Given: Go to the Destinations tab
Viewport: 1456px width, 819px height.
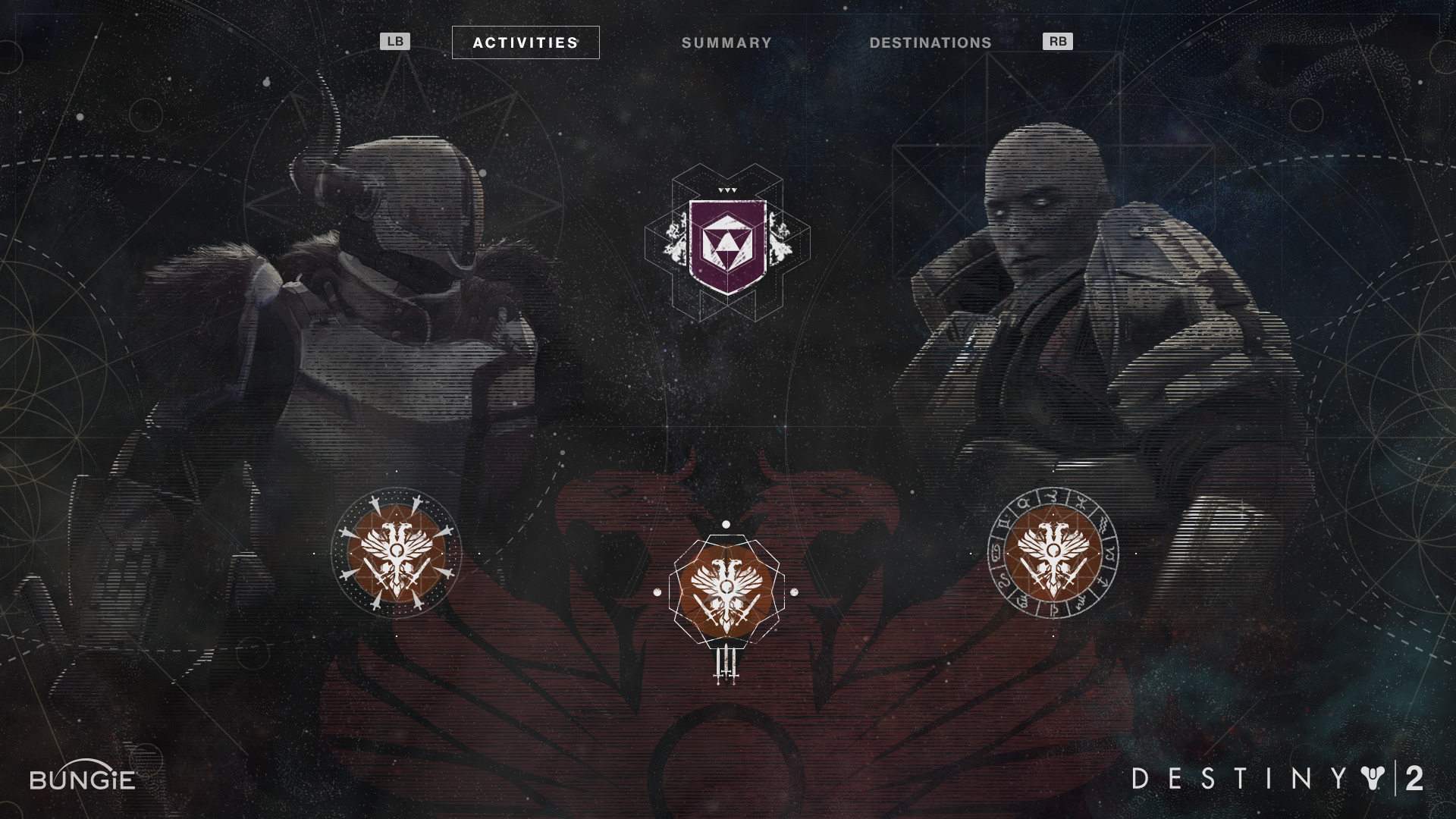Looking at the screenshot, I should pyautogui.click(x=930, y=43).
